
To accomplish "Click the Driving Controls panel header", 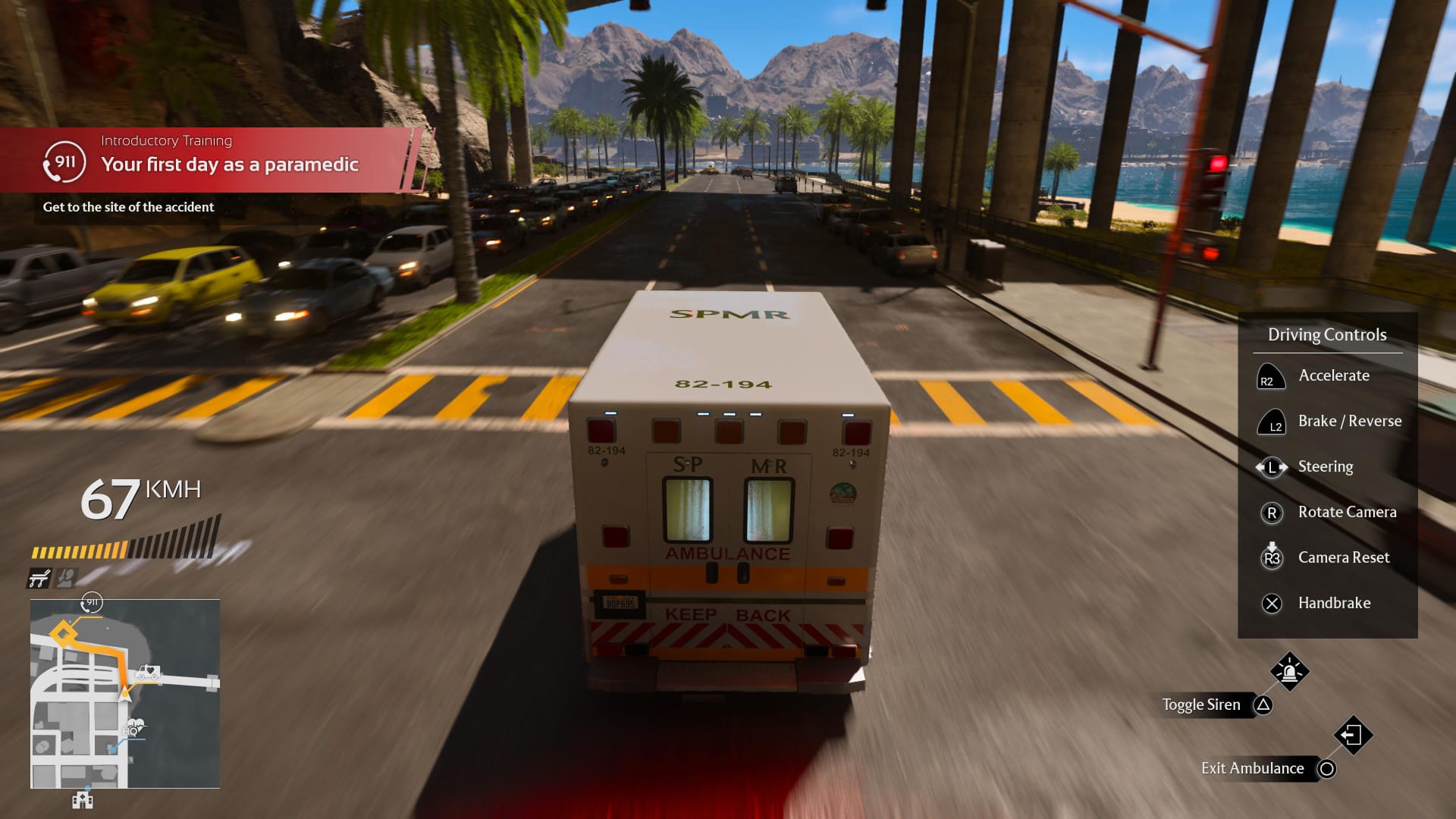I will (x=1327, y=334).
